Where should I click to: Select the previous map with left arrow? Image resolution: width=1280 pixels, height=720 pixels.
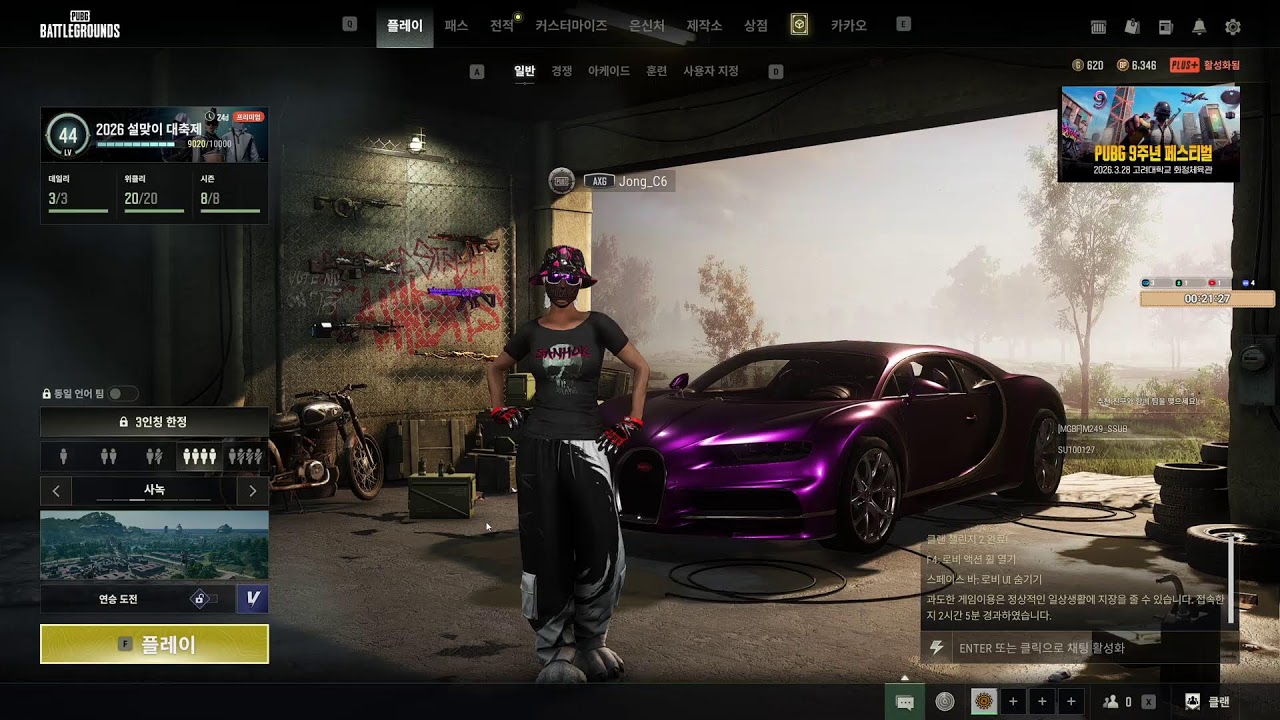pyautogui.click(x=56, y=491)
